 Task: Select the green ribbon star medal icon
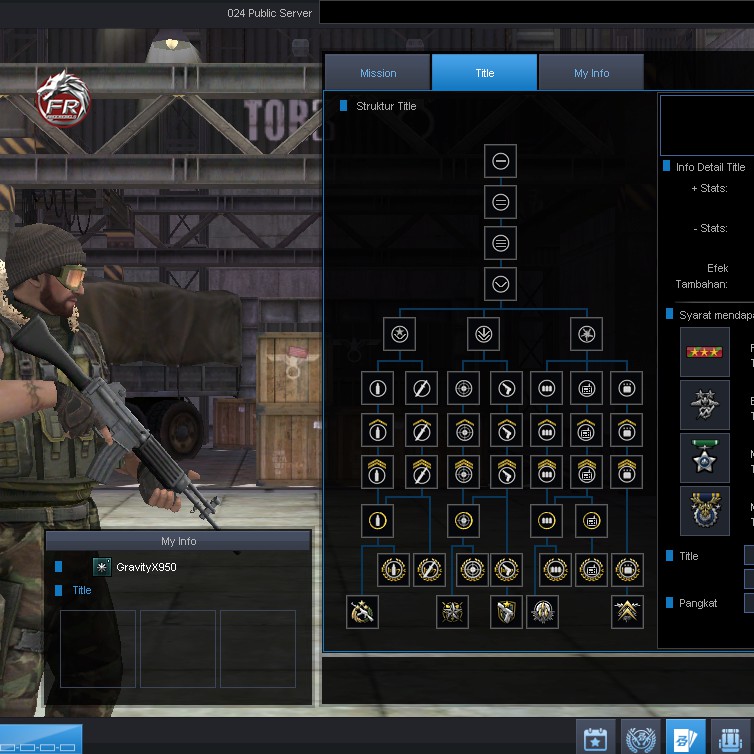click(705, 458)
